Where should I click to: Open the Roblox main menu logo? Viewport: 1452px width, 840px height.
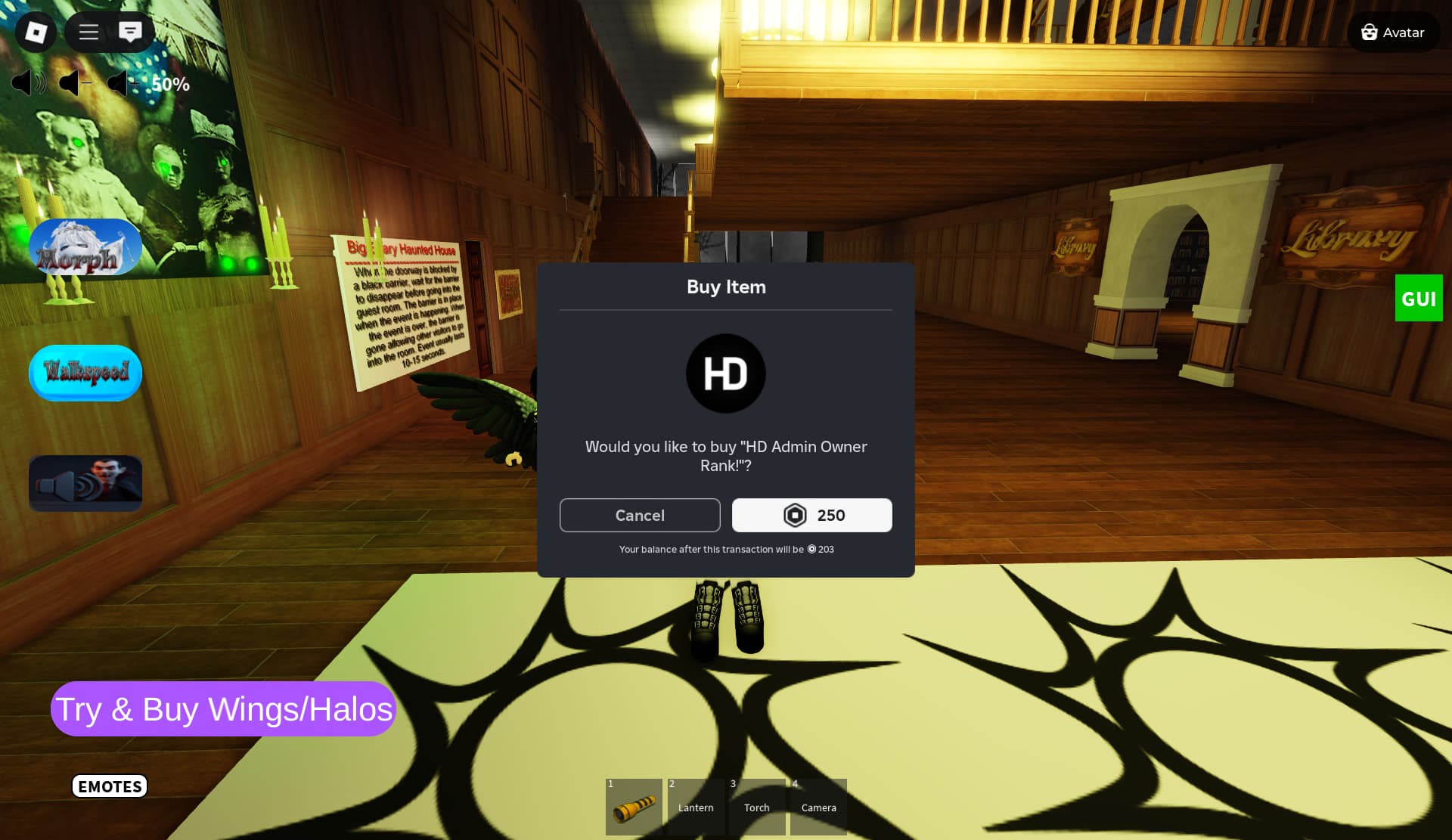[36, 32]
